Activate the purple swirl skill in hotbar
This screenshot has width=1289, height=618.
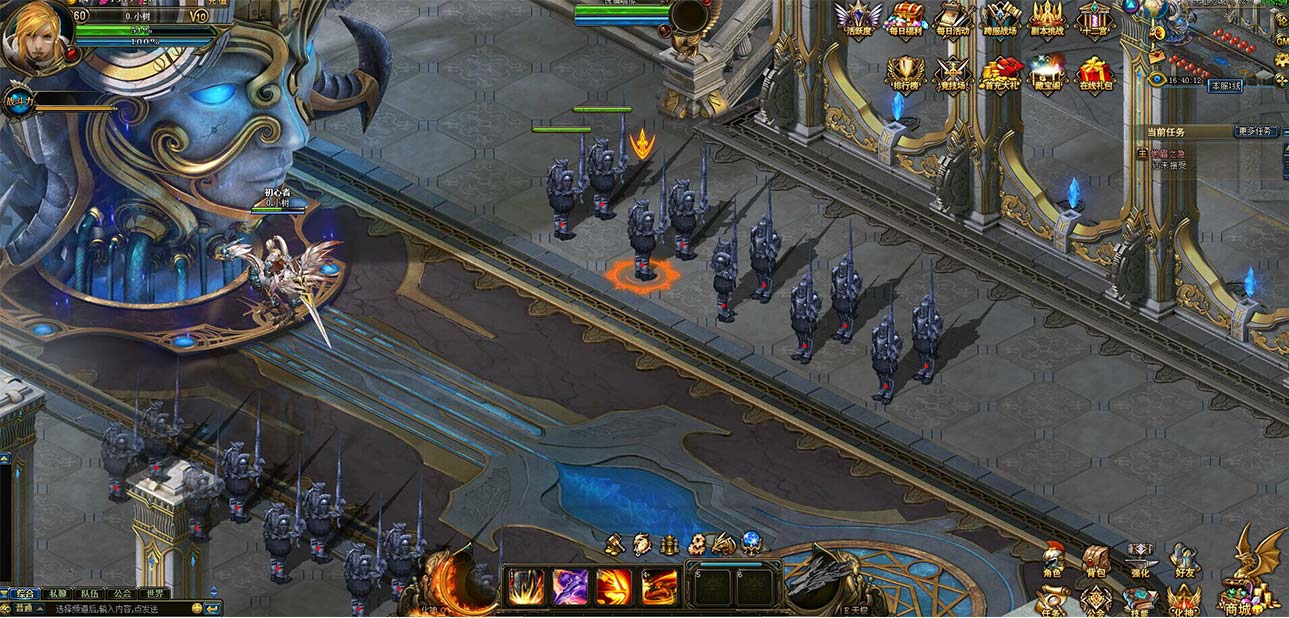571,586
